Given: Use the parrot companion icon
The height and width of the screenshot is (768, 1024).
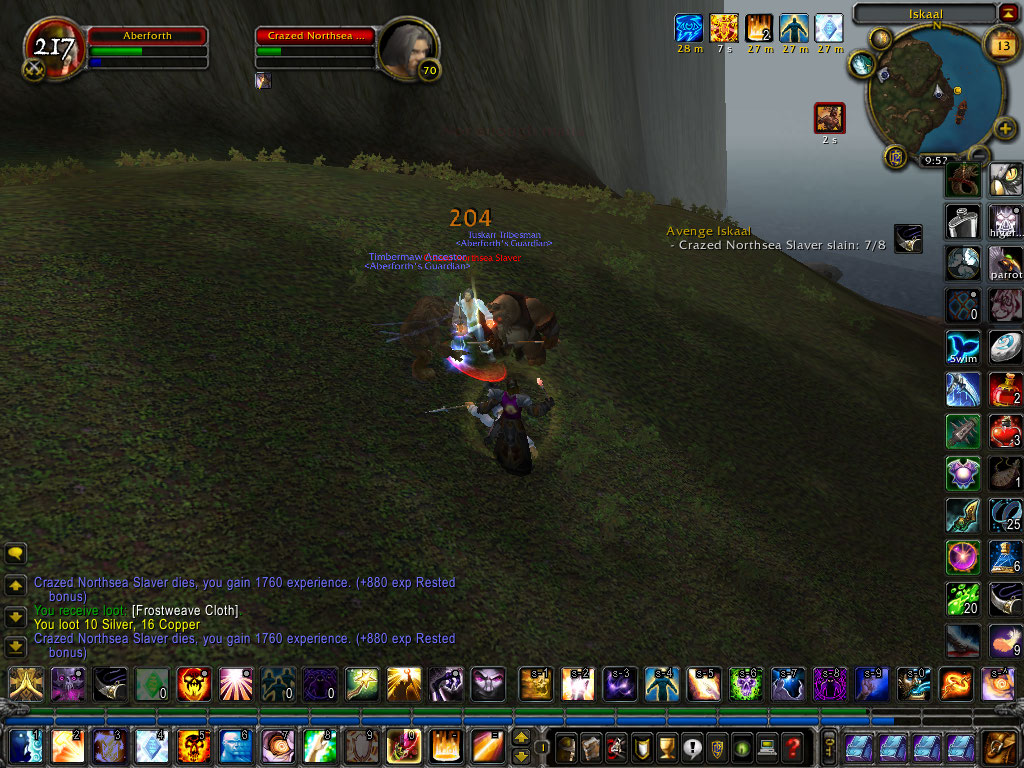Looking at the screenshot, I should pos(1005,262).
